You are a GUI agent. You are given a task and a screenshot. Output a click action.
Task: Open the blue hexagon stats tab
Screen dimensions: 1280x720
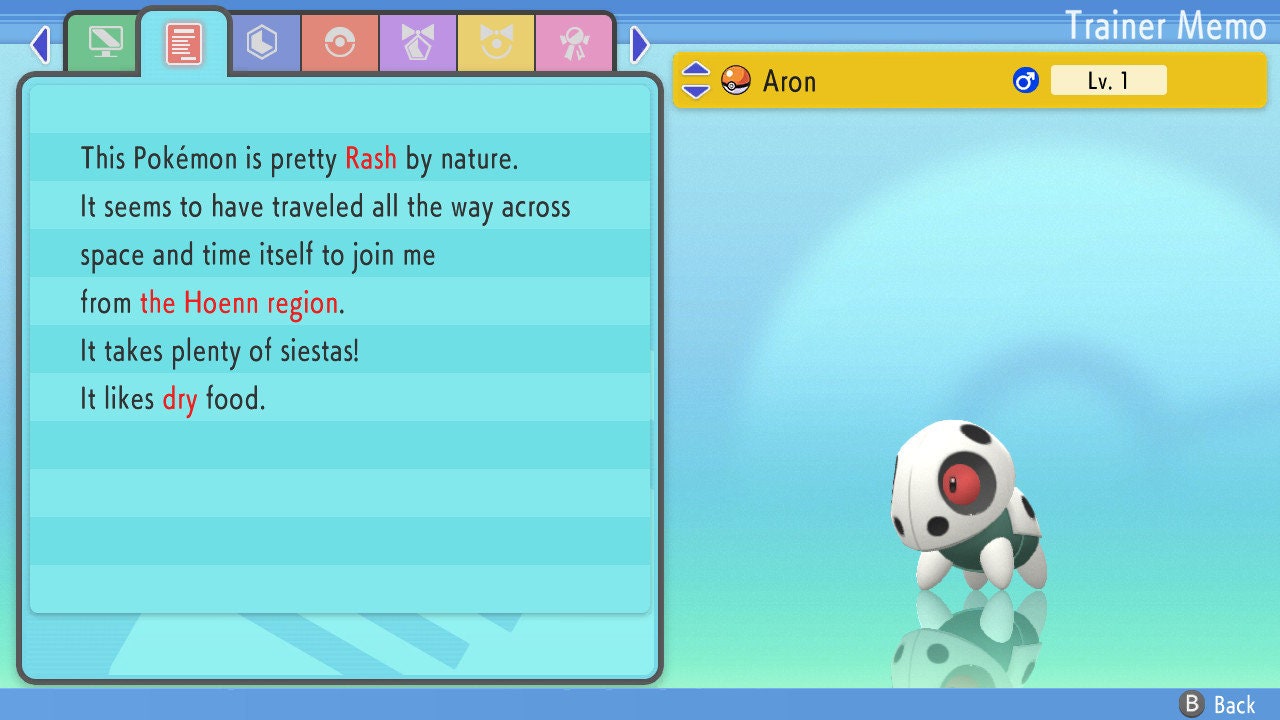click(x=262, y=43)
